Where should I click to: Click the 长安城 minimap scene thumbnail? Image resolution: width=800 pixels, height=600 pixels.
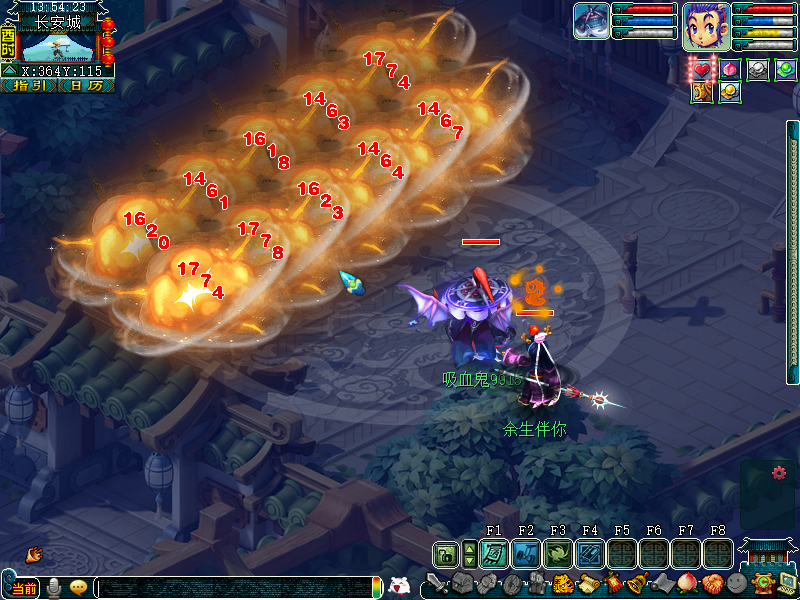58,46
